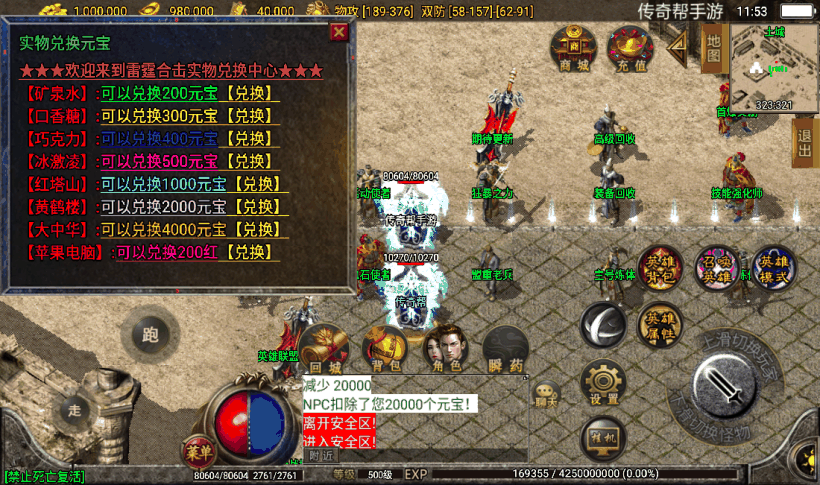Open the 设置 settings gear
The width and height of the screenshot is (820, 485).
pos(604,385)
